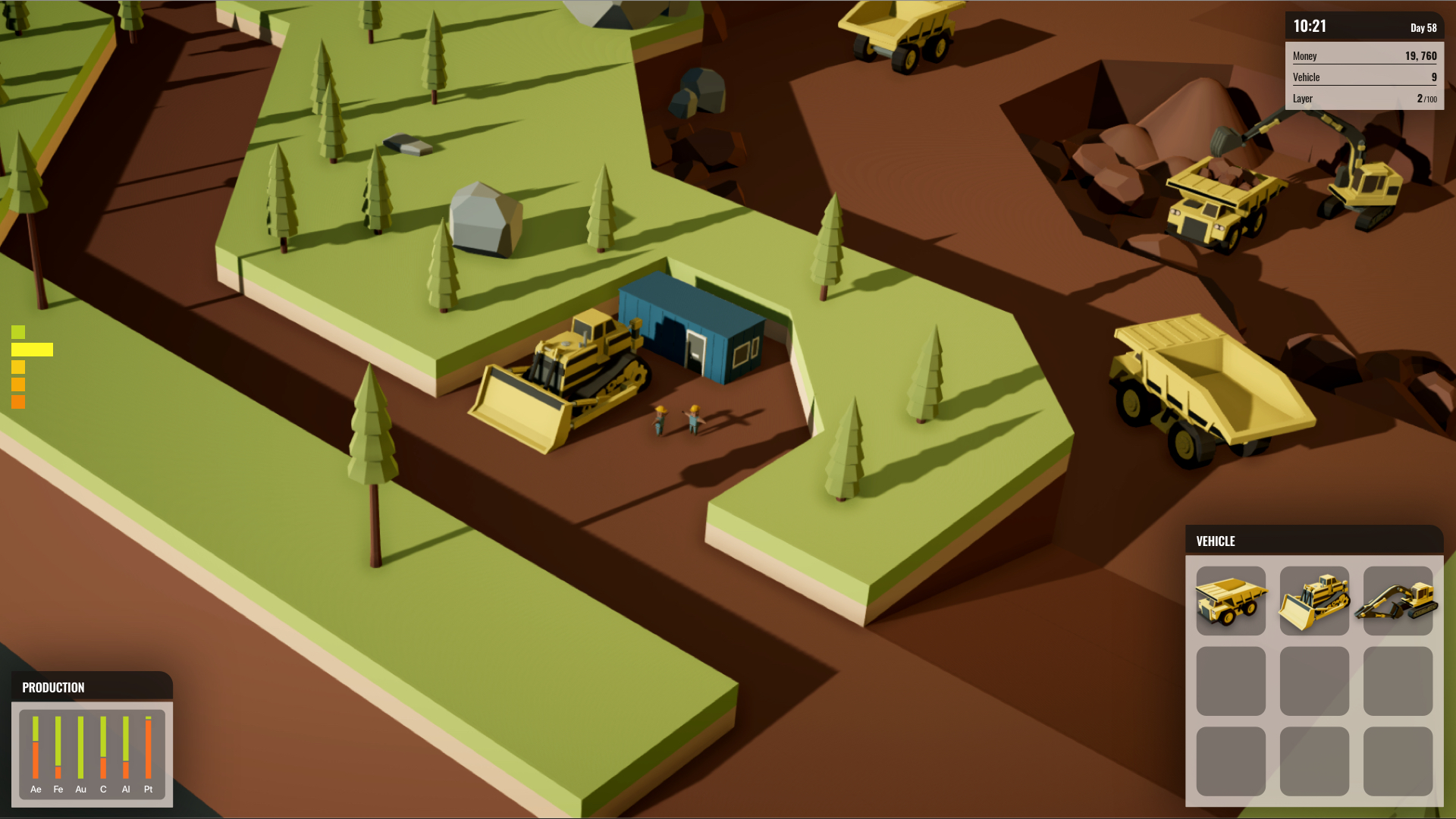Expand the Production panel header
This screenshot has height=819, width=1456.
[x=53, y=688]
